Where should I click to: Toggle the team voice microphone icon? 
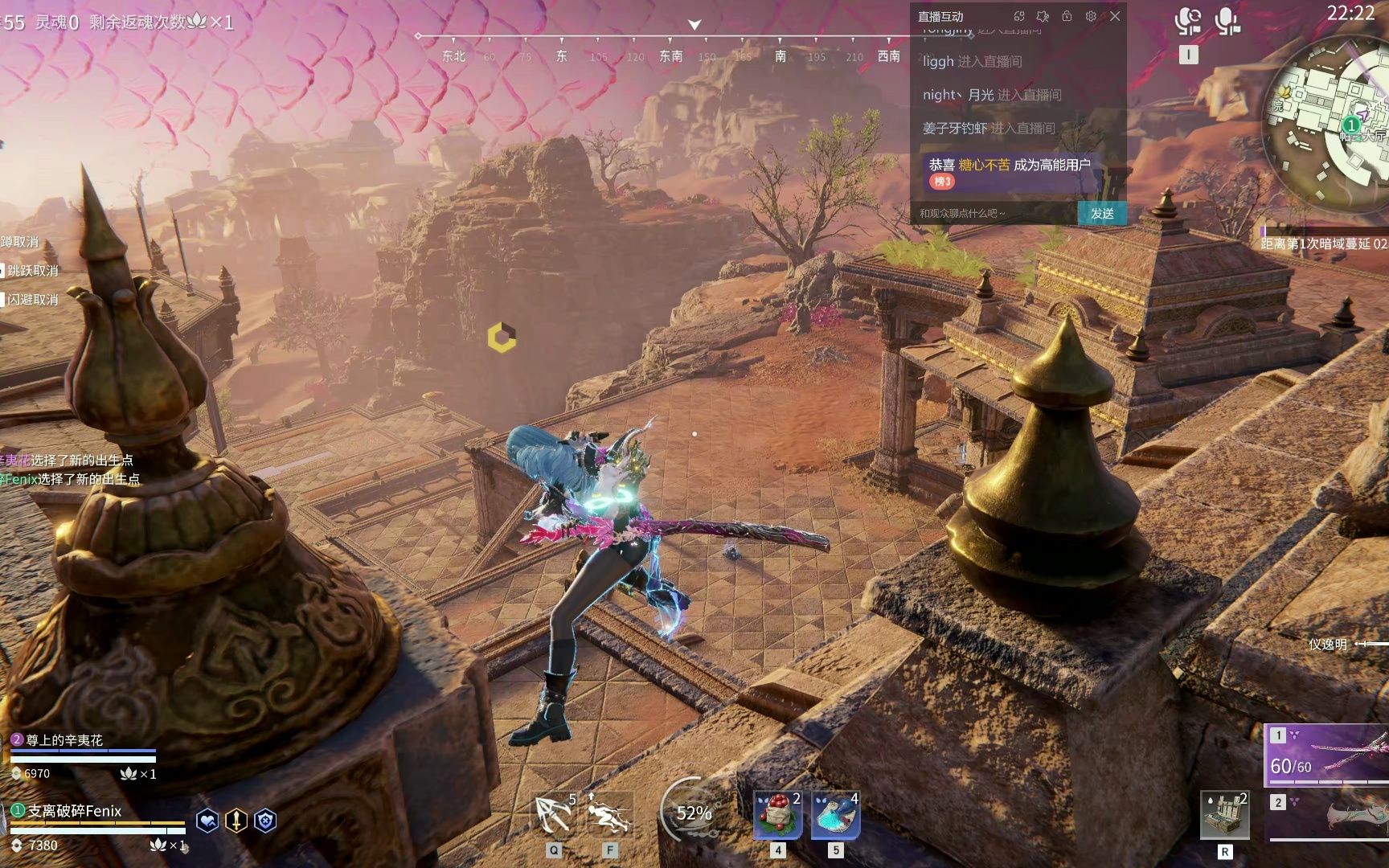[x=1227, y=21]
